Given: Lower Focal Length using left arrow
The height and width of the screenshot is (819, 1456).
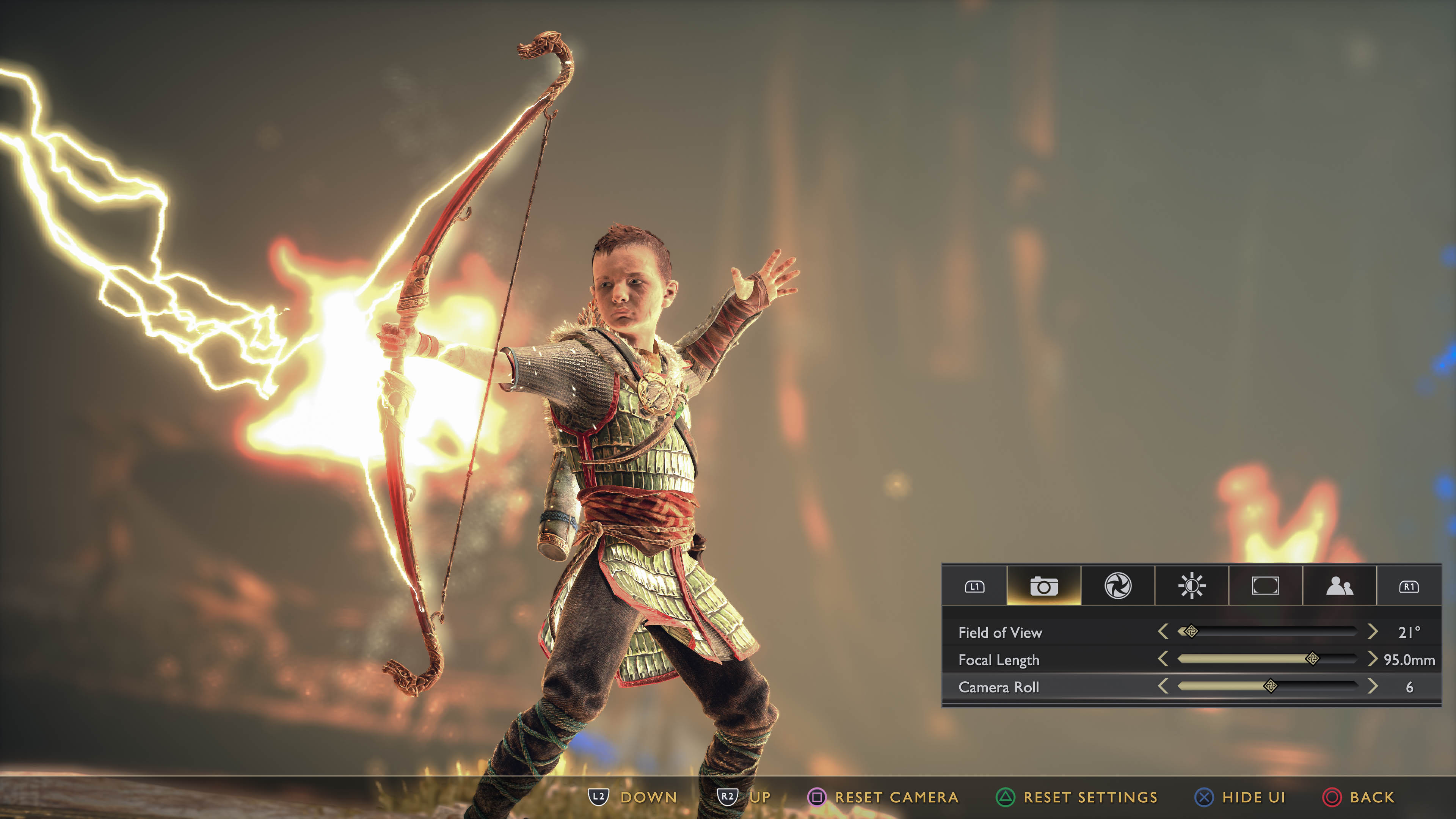Looking at the screenshot, I should [x=1163, y=659].
